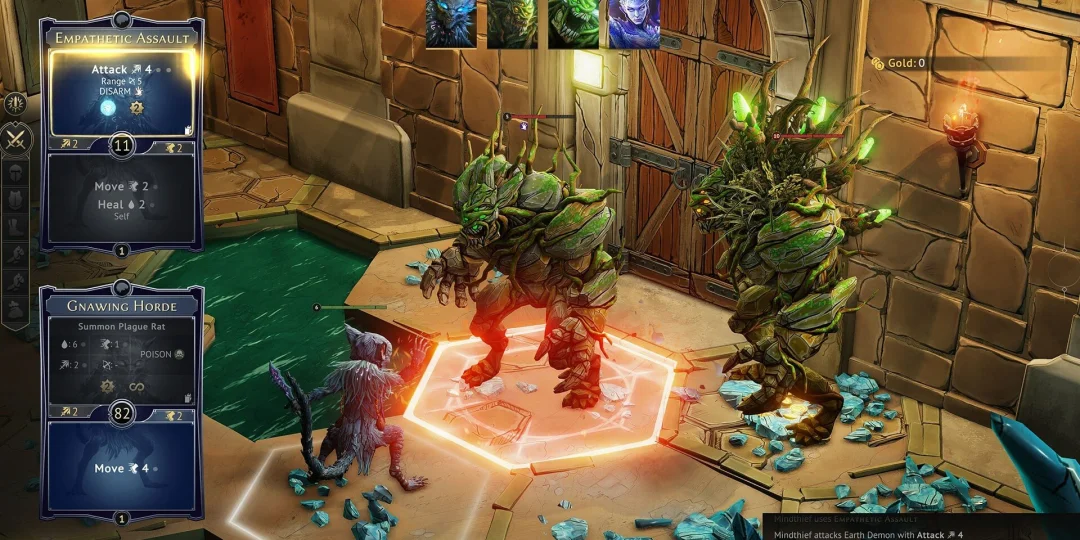Viewport: 1080px width, 540px height.
Task: Click the Gnawing Horde card title
Action: [x=121, y=305]
